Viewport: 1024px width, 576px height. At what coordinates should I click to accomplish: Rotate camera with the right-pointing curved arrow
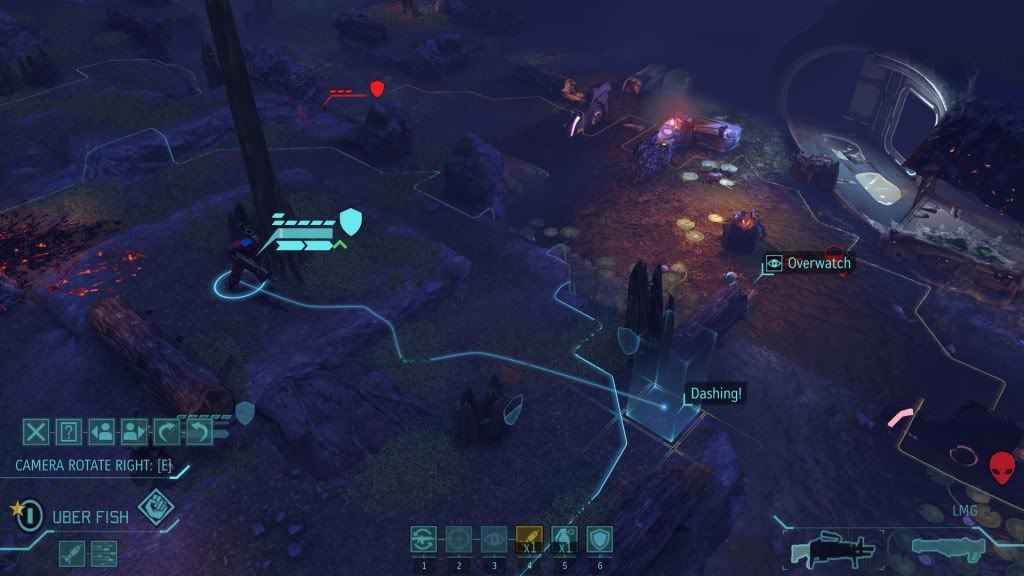point(165,432)
